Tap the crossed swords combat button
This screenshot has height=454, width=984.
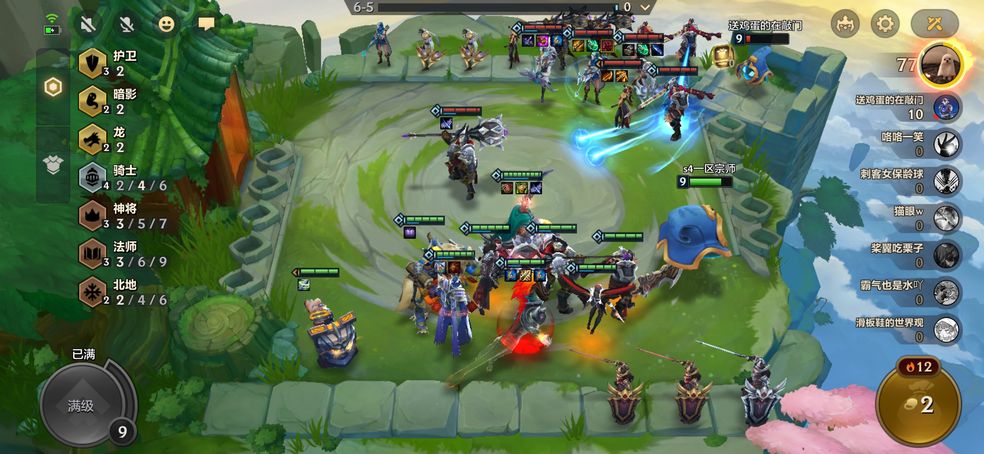pyautogui.click(x=935, y=24)
